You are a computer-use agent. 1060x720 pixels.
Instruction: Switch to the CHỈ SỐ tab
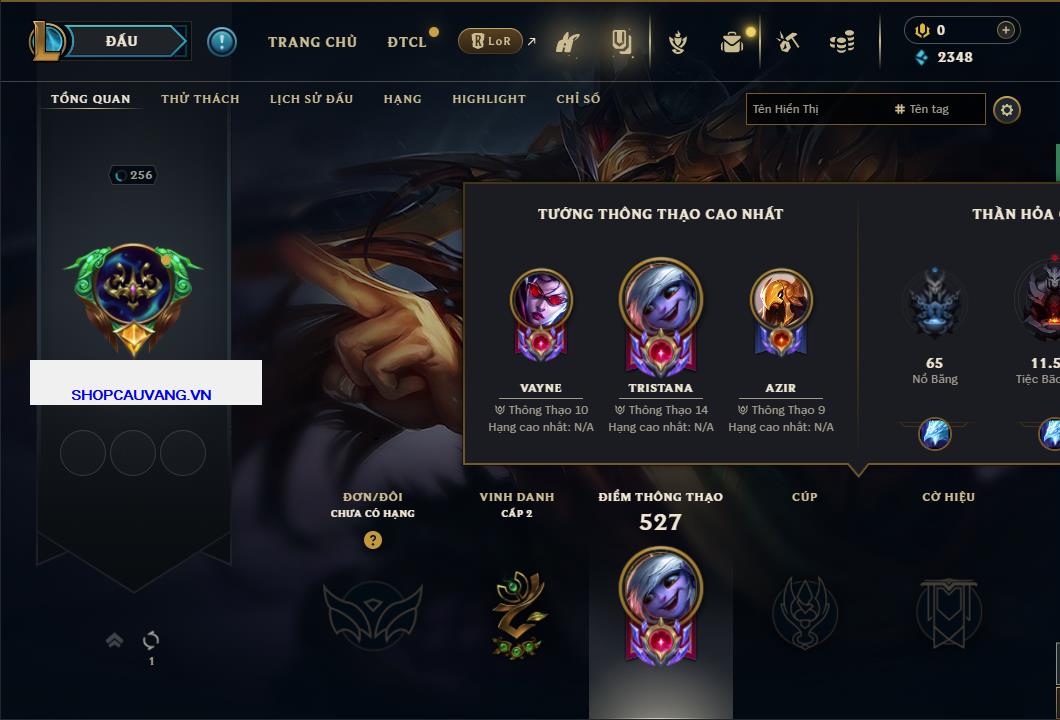578,99
